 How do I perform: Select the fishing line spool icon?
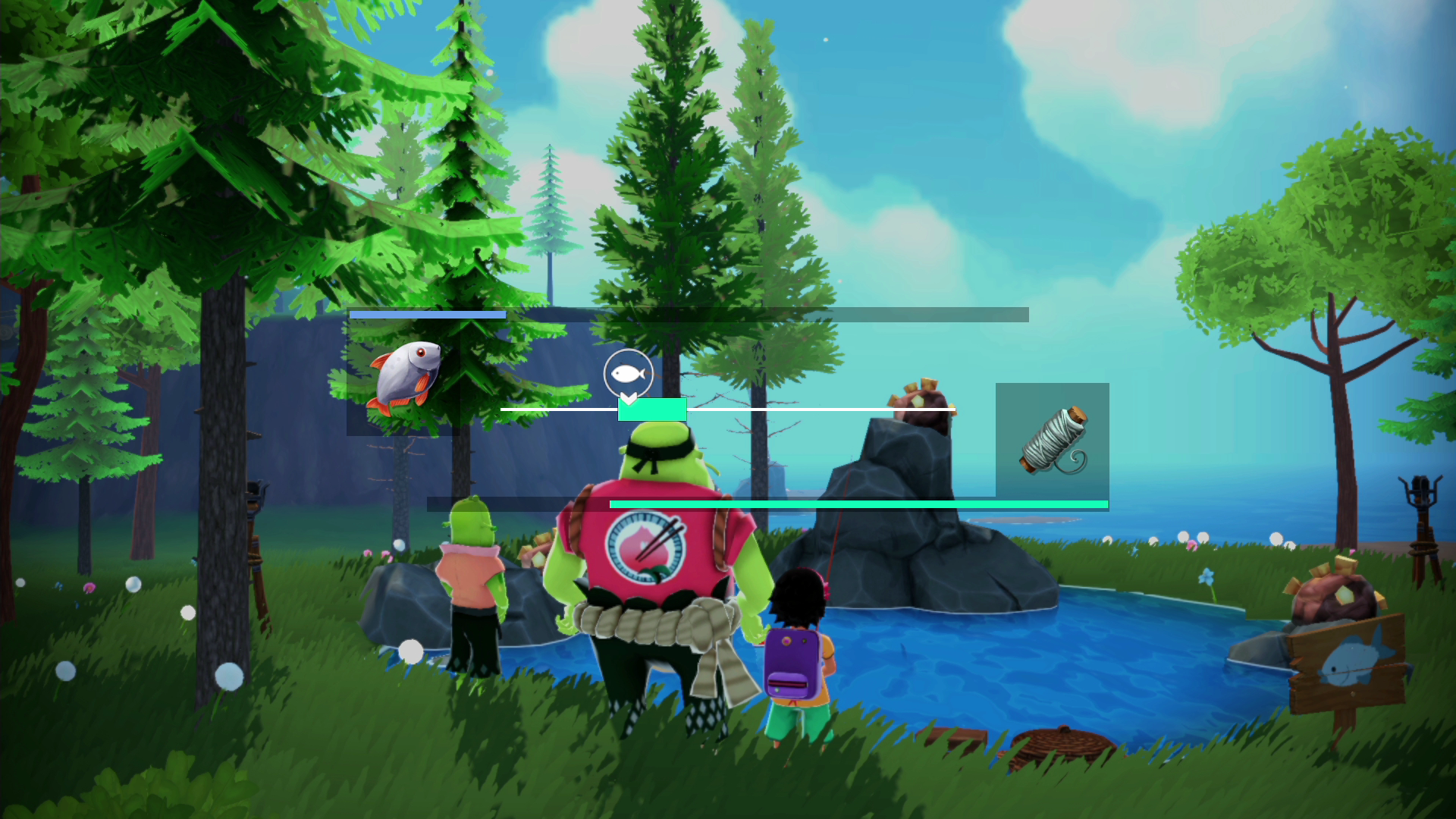point(1053,440)
